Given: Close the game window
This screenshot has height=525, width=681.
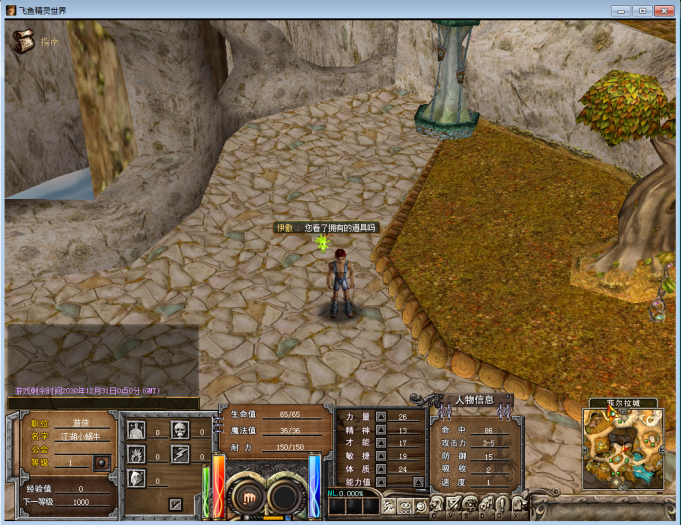Looking at the screenshot, I should point(663,9).
